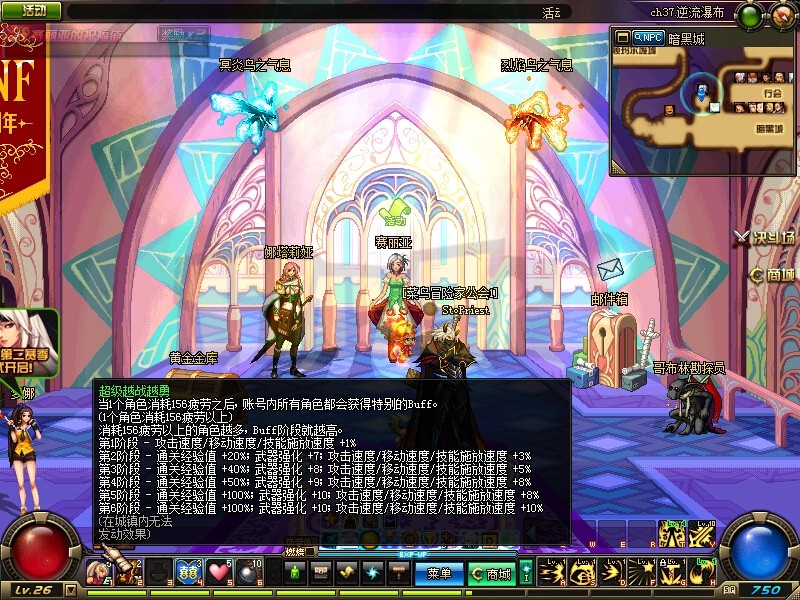800x600 pixels.
Task: Open the 商城 shop from the bottom bar
Action: pyautogui.click(x=492, y=574)
